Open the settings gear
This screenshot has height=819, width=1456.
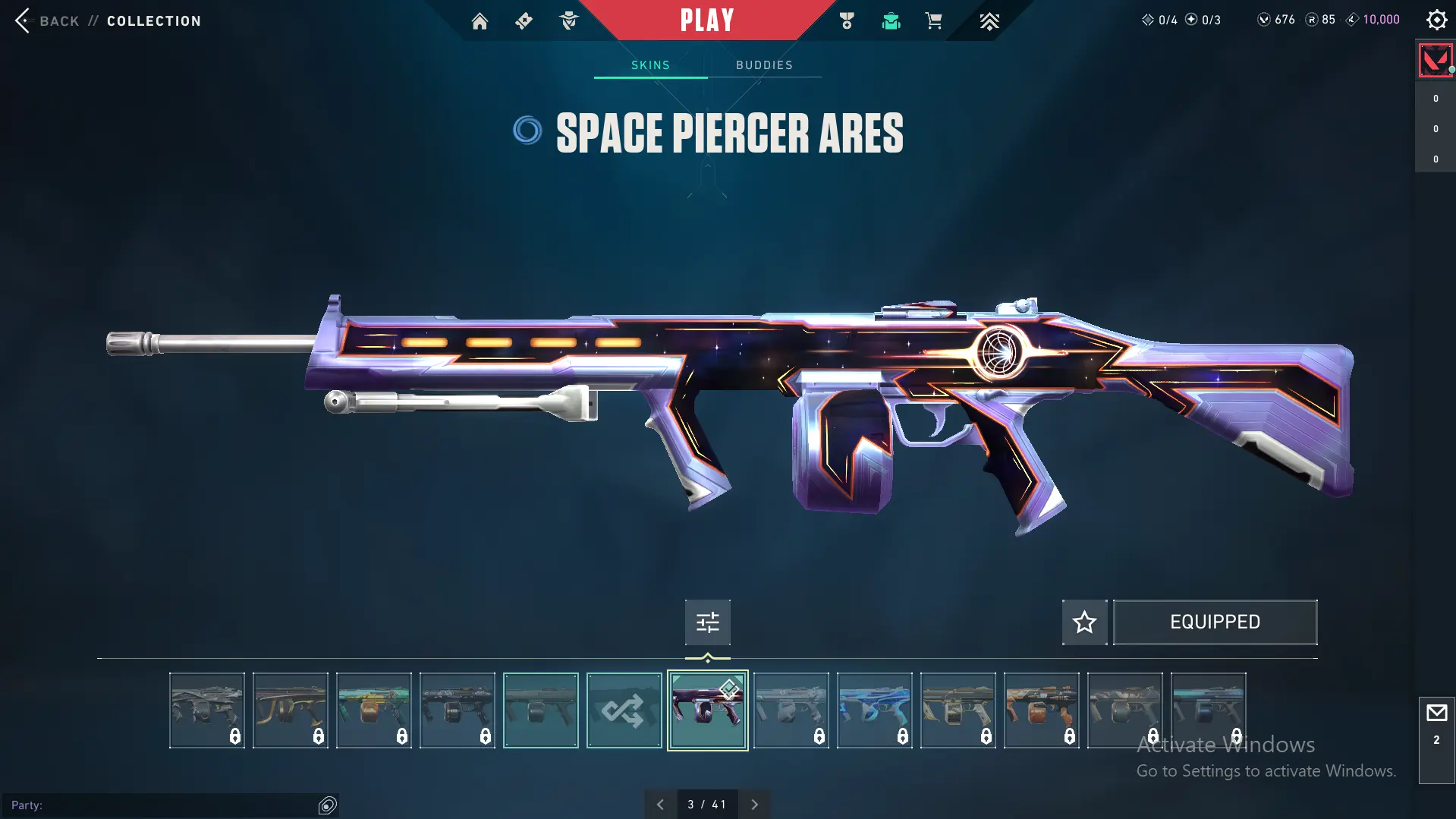(x=1436, y=20)
